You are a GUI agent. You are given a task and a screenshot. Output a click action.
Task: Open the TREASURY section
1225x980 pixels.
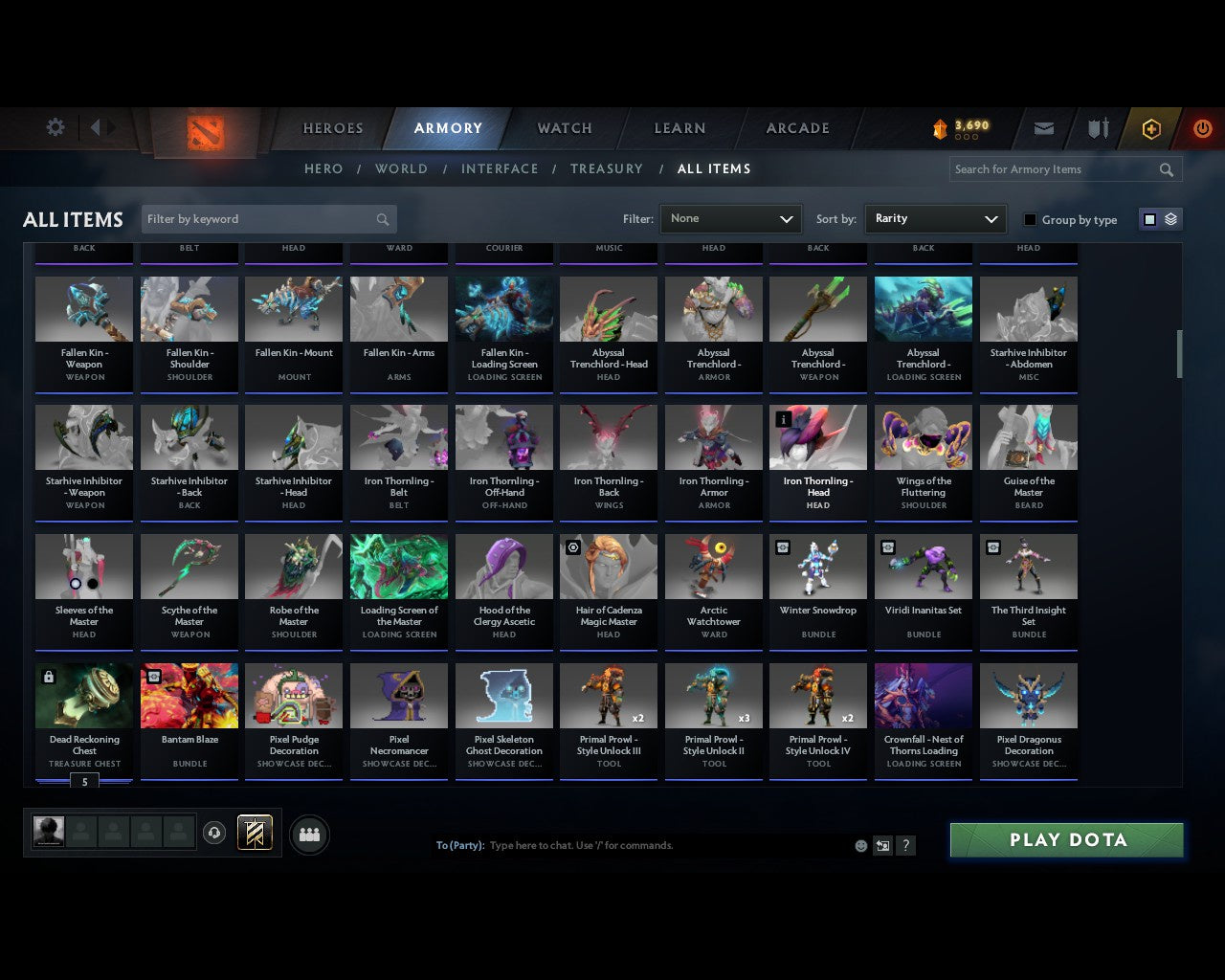tap(607, 168)
